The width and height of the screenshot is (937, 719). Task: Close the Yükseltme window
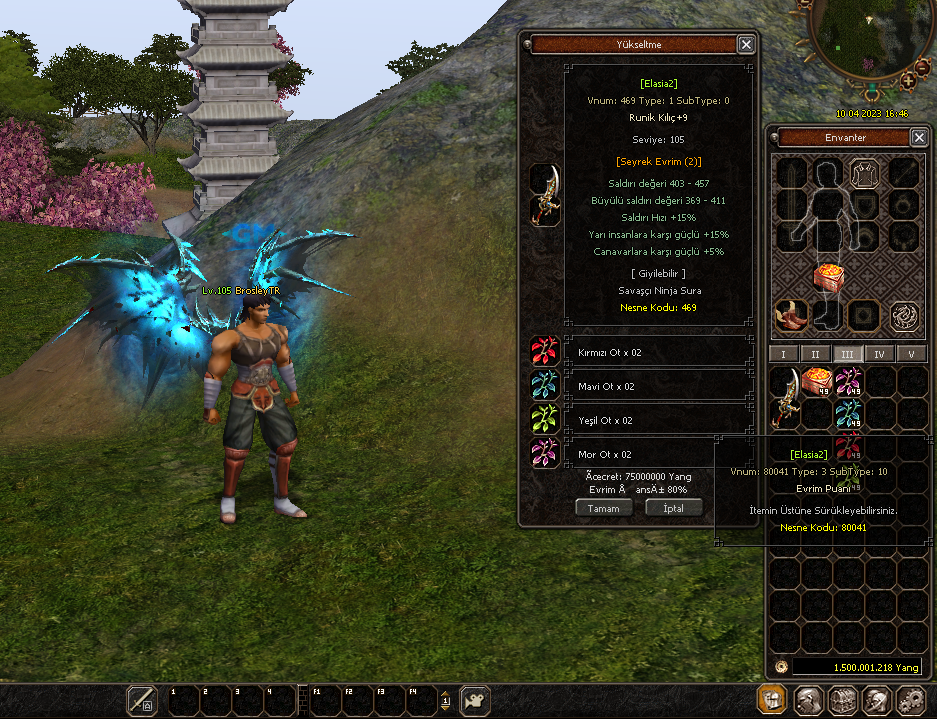tap(746, 44)
